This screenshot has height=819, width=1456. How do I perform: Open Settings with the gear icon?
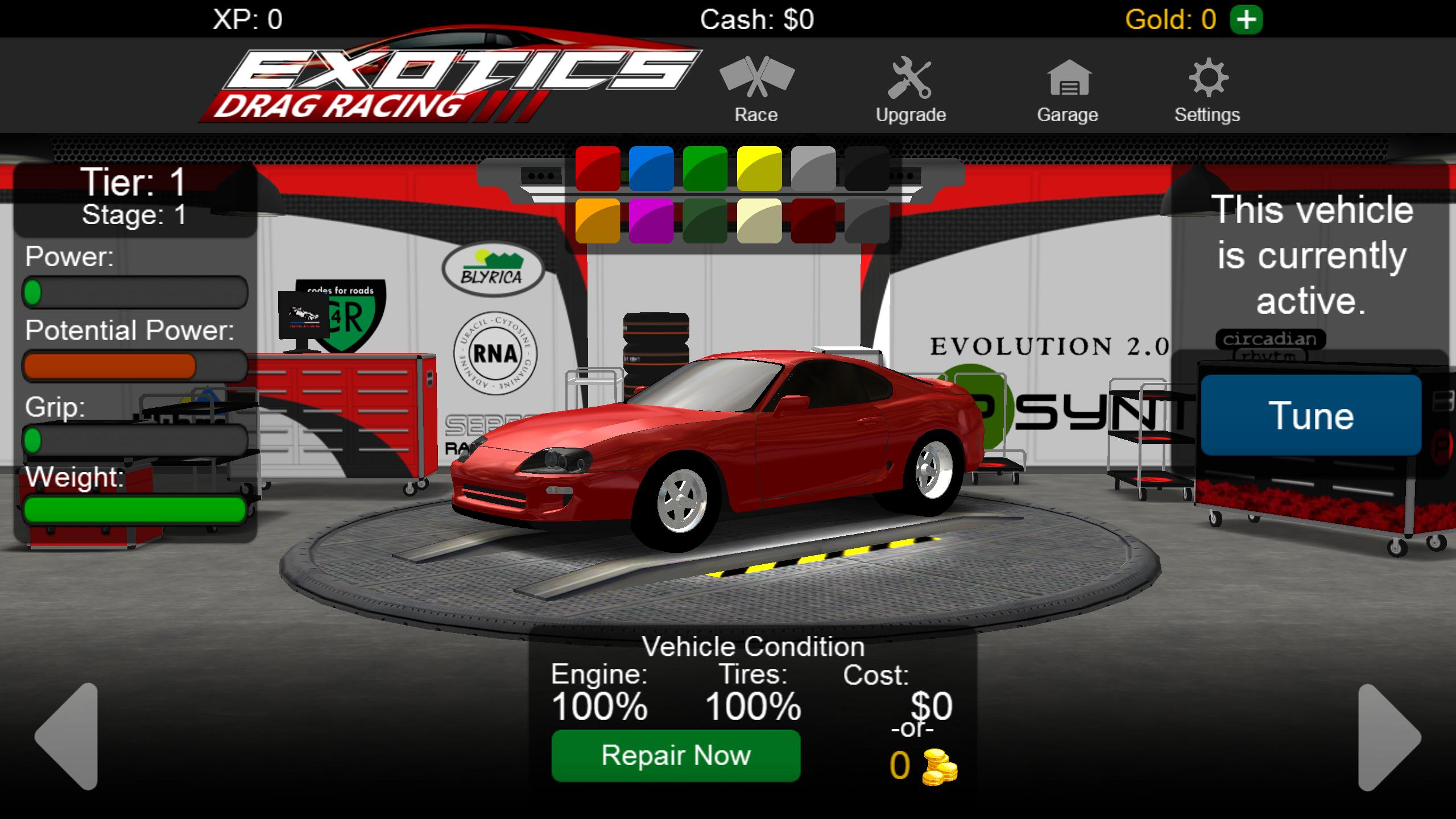click(1207, 82)
